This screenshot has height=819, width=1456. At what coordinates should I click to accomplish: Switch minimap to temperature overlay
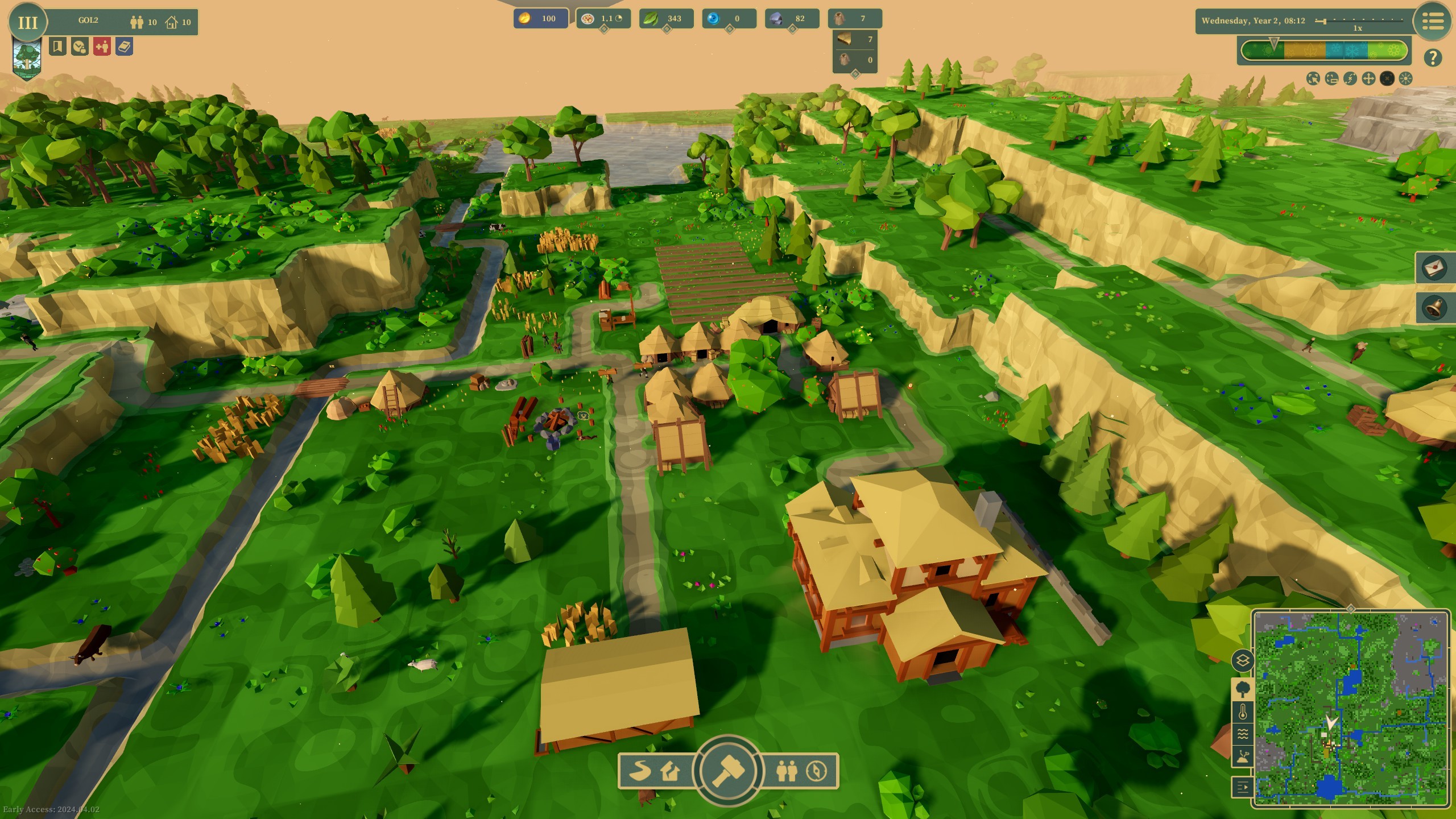coord(1243,712)
